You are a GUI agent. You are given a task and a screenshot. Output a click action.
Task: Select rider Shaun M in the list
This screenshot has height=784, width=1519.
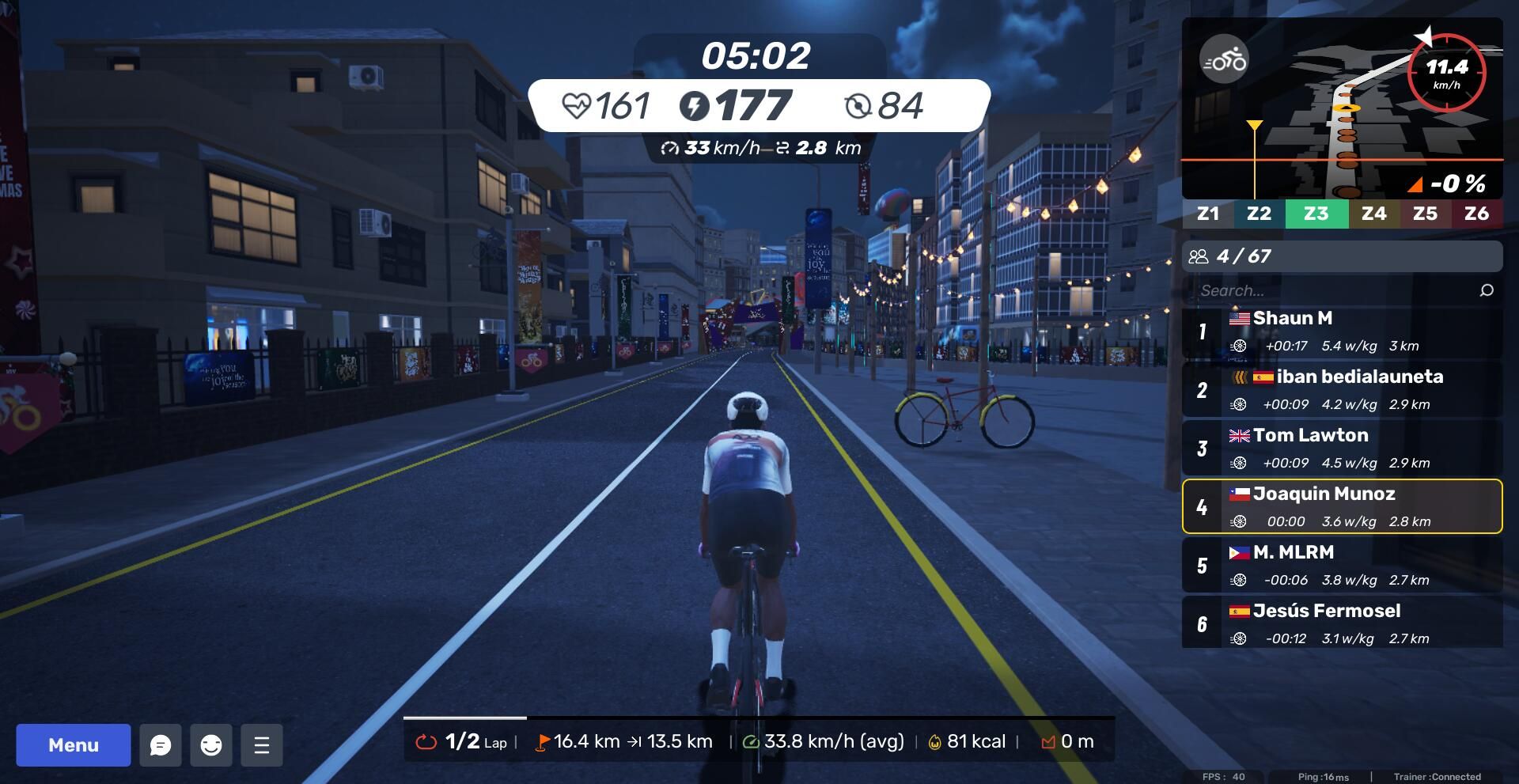[1342, 331]
